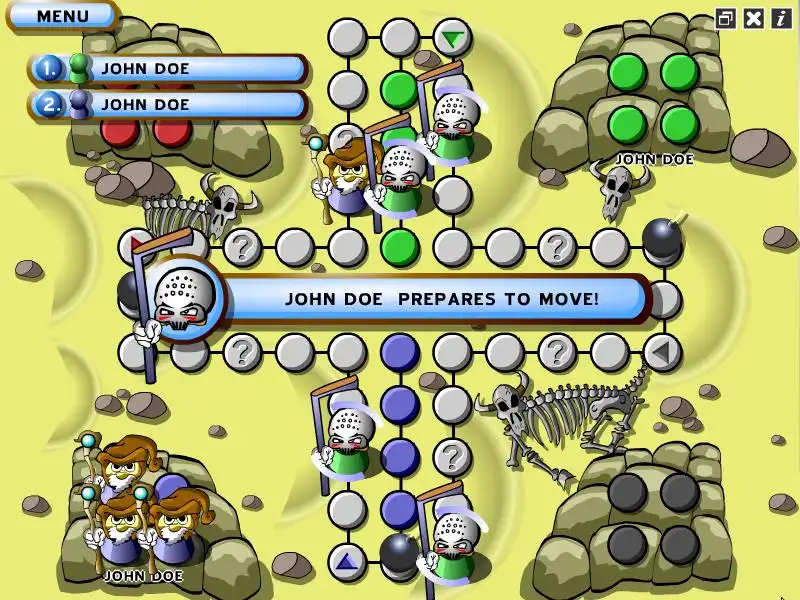
Task: Open the MENU button
Action: pyautogui.click(x=62, y=16)
